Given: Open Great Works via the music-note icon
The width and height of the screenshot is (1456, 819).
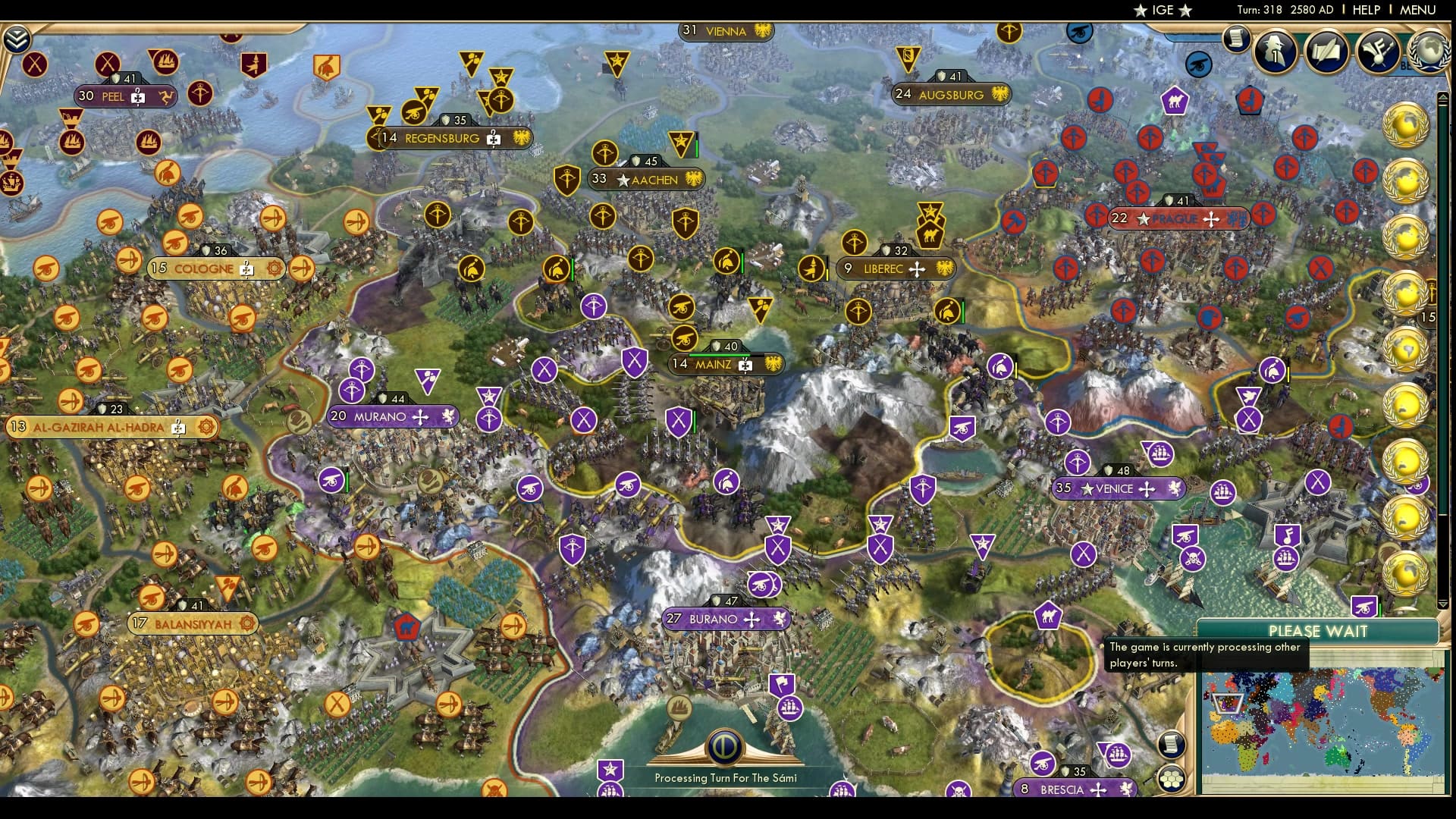Looking at the screenshot, I should click(1376, 52).
